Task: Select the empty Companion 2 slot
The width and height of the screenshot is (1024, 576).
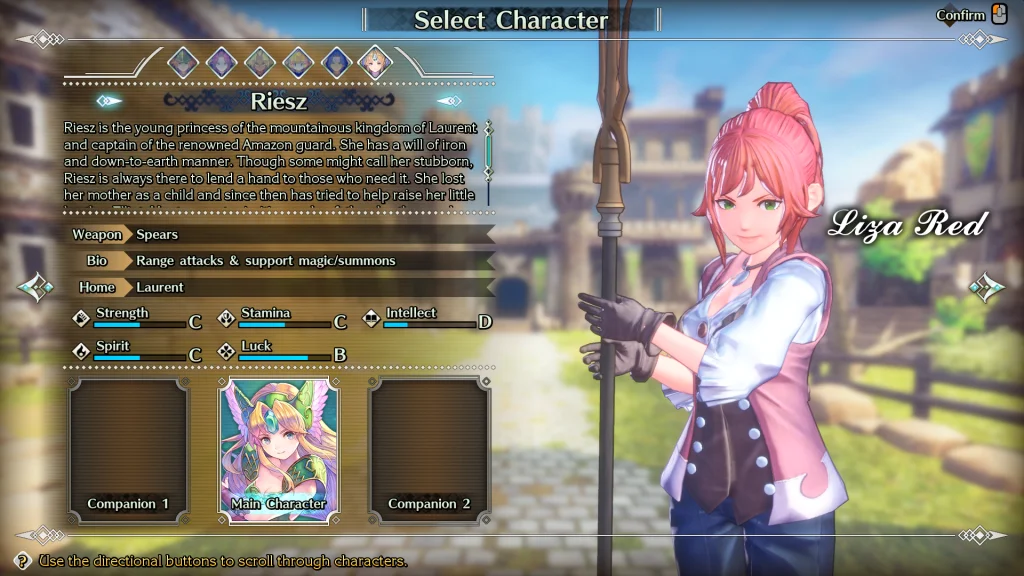Action: [429, 449]
